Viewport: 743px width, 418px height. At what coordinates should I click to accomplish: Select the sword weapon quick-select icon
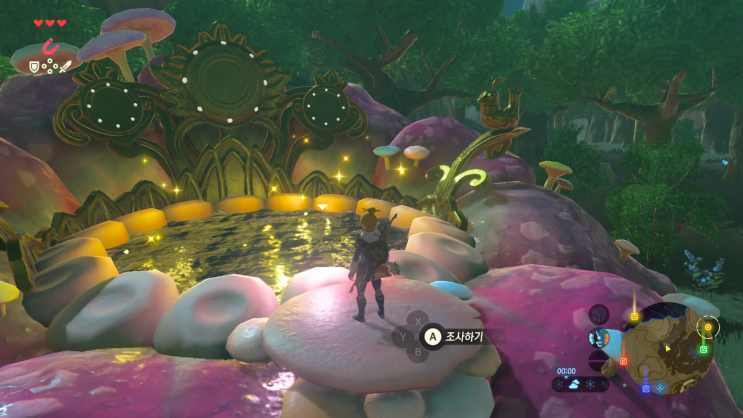click(64, 66)
